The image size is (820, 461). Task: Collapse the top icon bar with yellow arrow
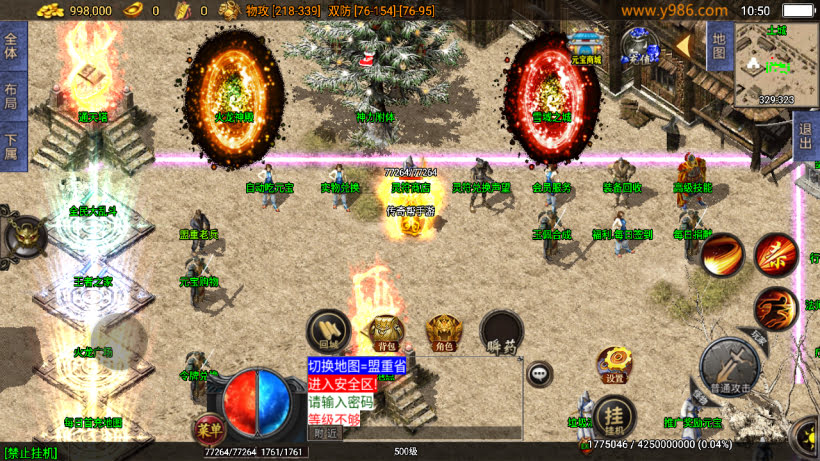click(683, 45)
